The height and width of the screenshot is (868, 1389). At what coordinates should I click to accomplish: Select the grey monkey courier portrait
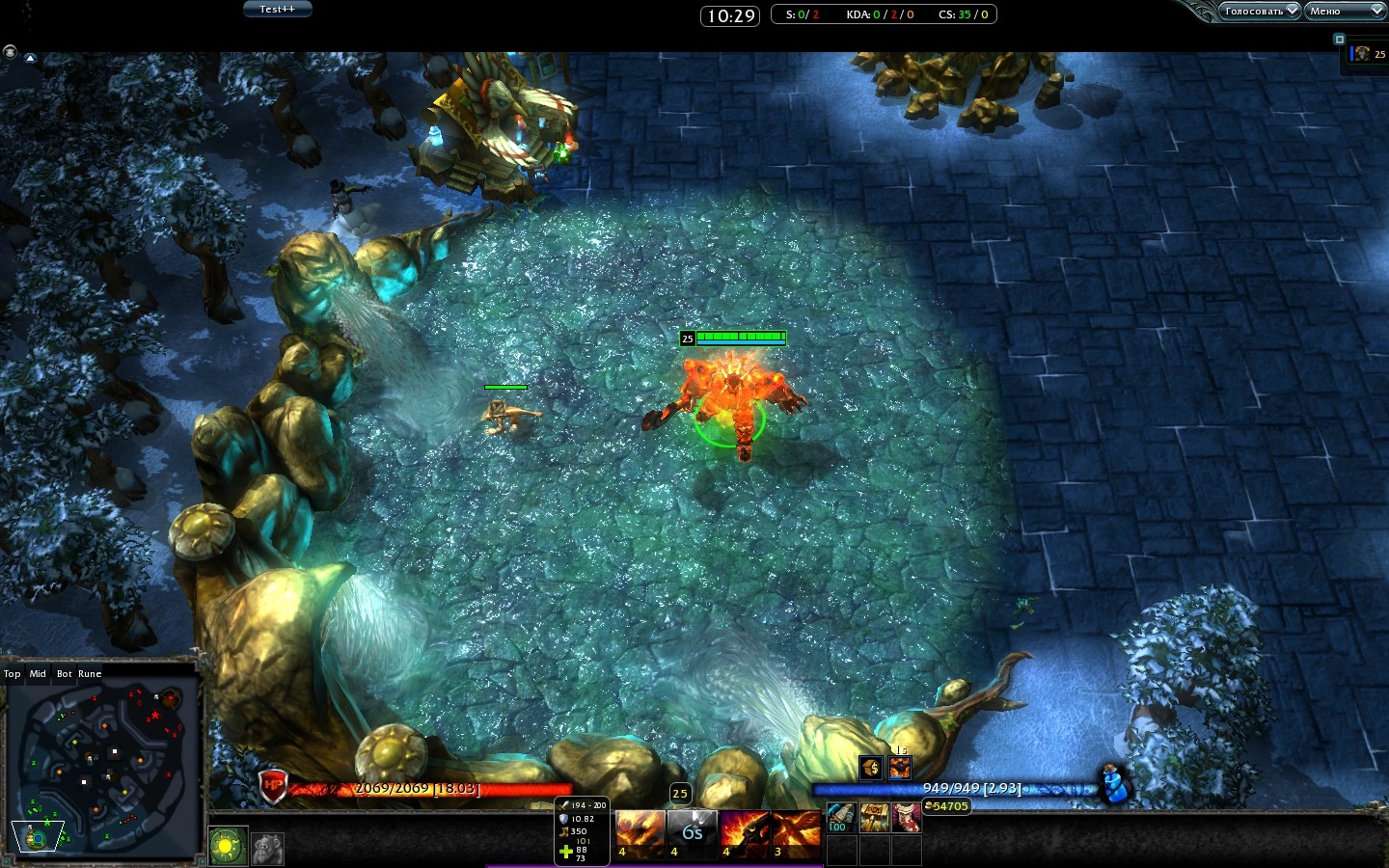tap(268, 849)
